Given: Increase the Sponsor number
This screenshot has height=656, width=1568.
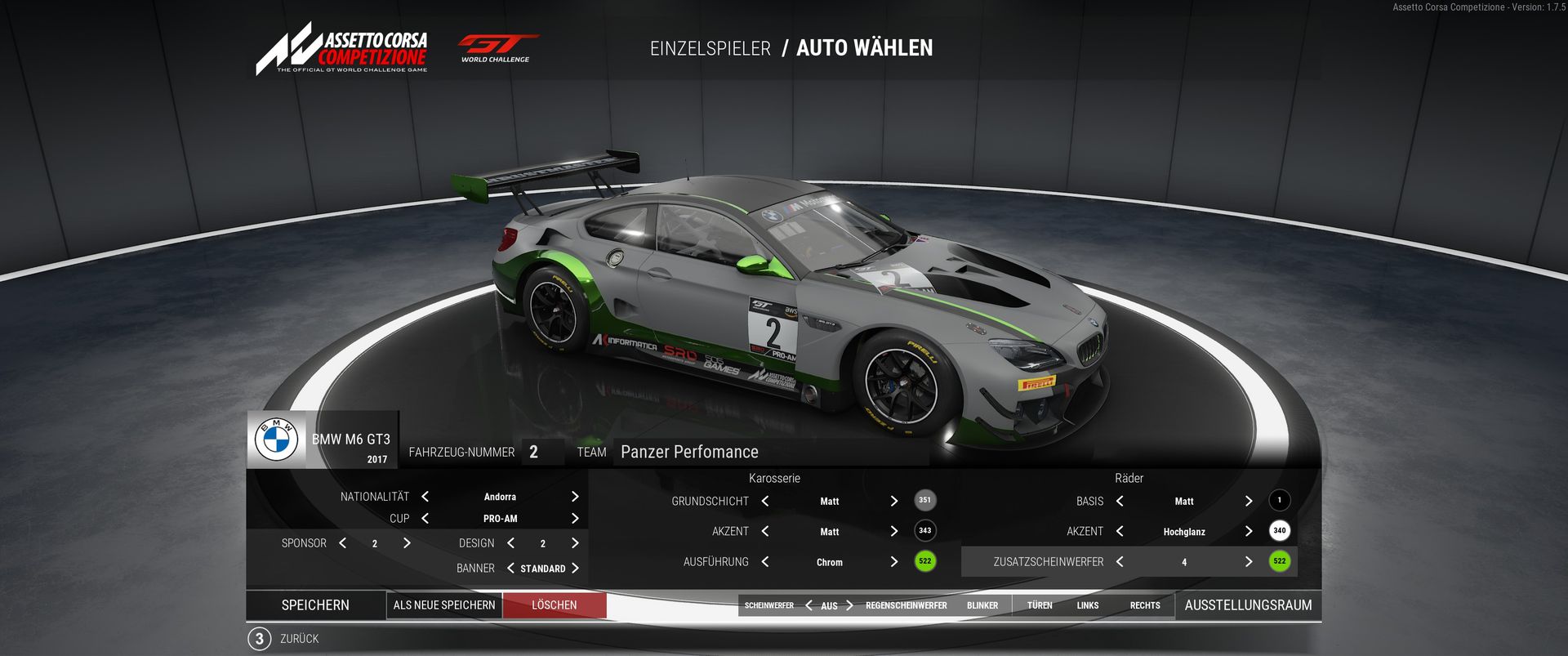Looking at the screenshot, I should (x=407, y=543).
